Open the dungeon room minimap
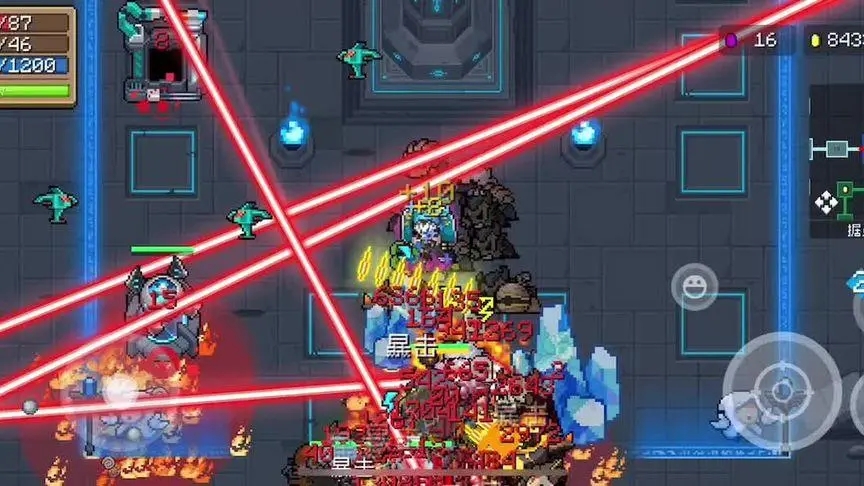The width and height of the screenshot is (864, 486). (x=836, y=160)
